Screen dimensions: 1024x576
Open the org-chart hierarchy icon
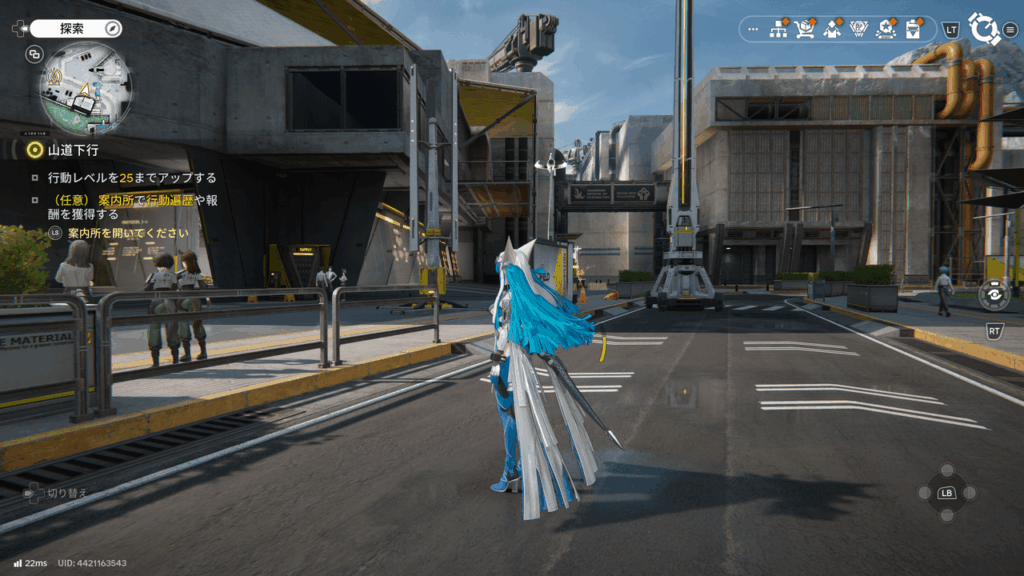pyautogui.click(x=778, y=29)
